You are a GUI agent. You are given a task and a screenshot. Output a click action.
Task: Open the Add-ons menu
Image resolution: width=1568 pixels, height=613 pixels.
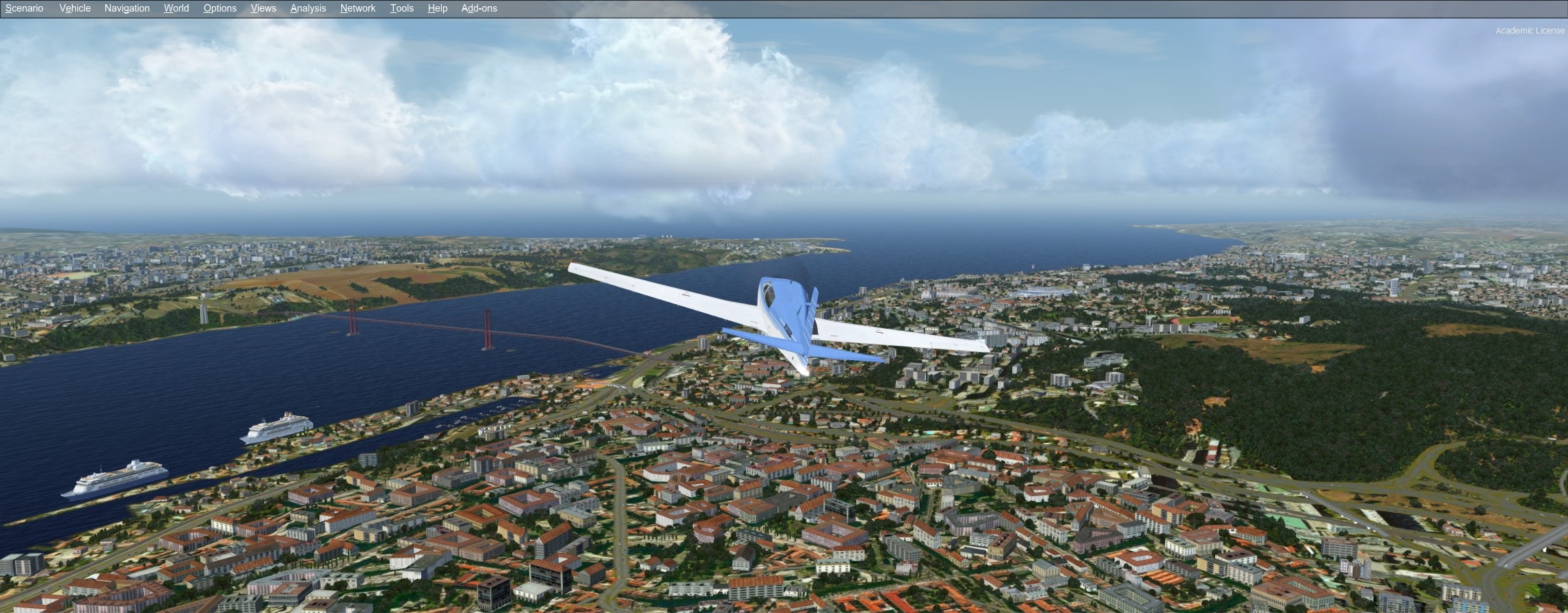coord(479,8)
